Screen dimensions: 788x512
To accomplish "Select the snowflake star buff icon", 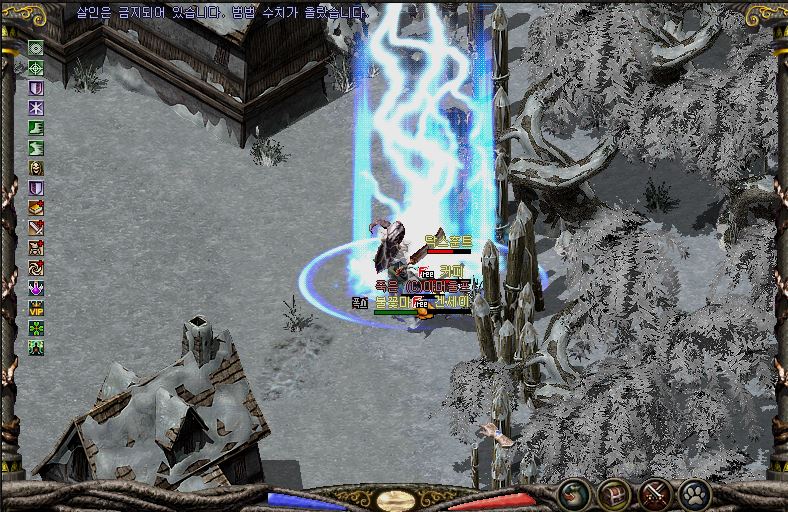I will 36,107.
